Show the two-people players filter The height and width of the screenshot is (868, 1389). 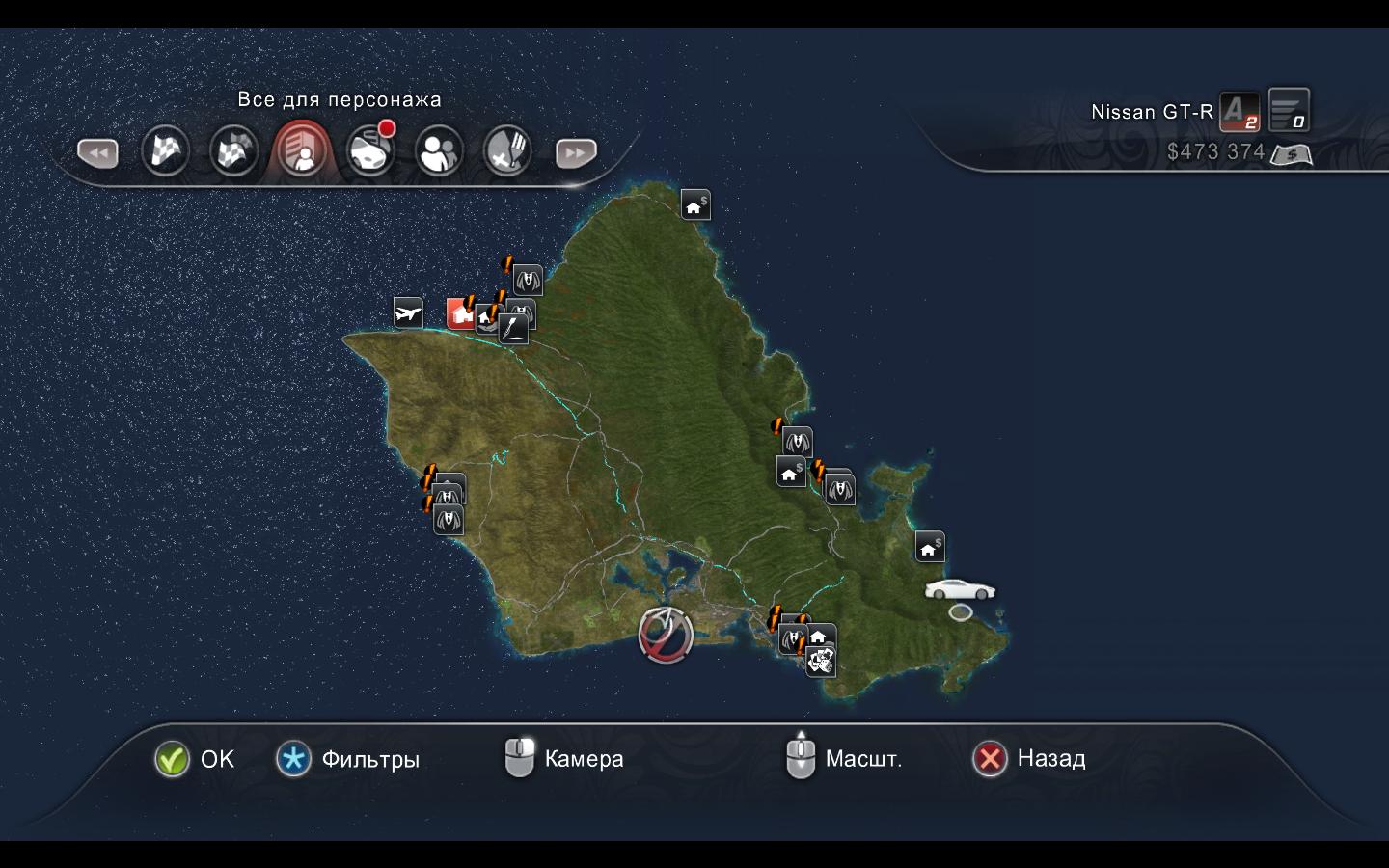pyautogui.click(x=439, y=151)
